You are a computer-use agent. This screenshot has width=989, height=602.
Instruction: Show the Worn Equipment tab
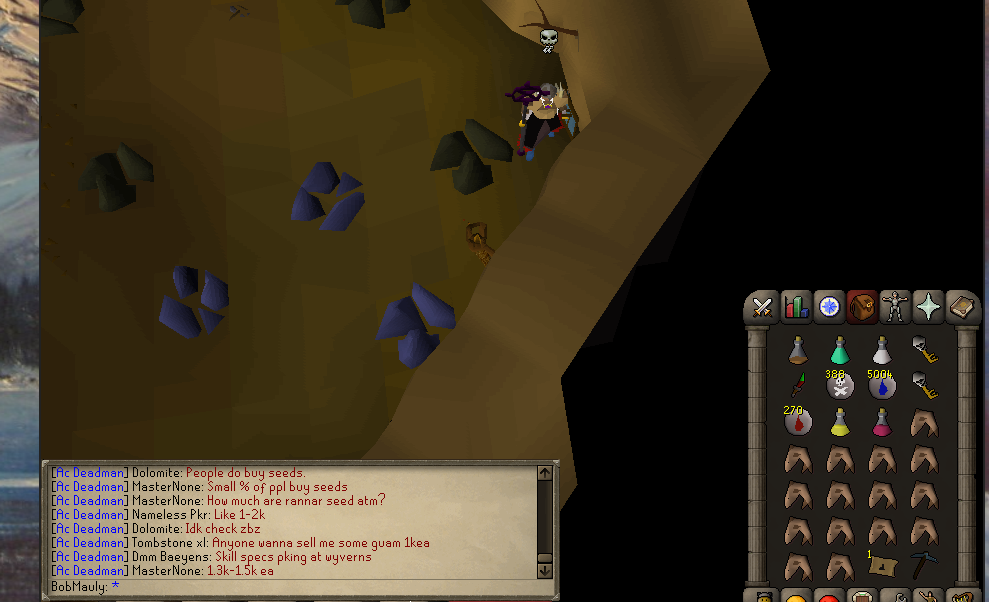pos(895,307)
